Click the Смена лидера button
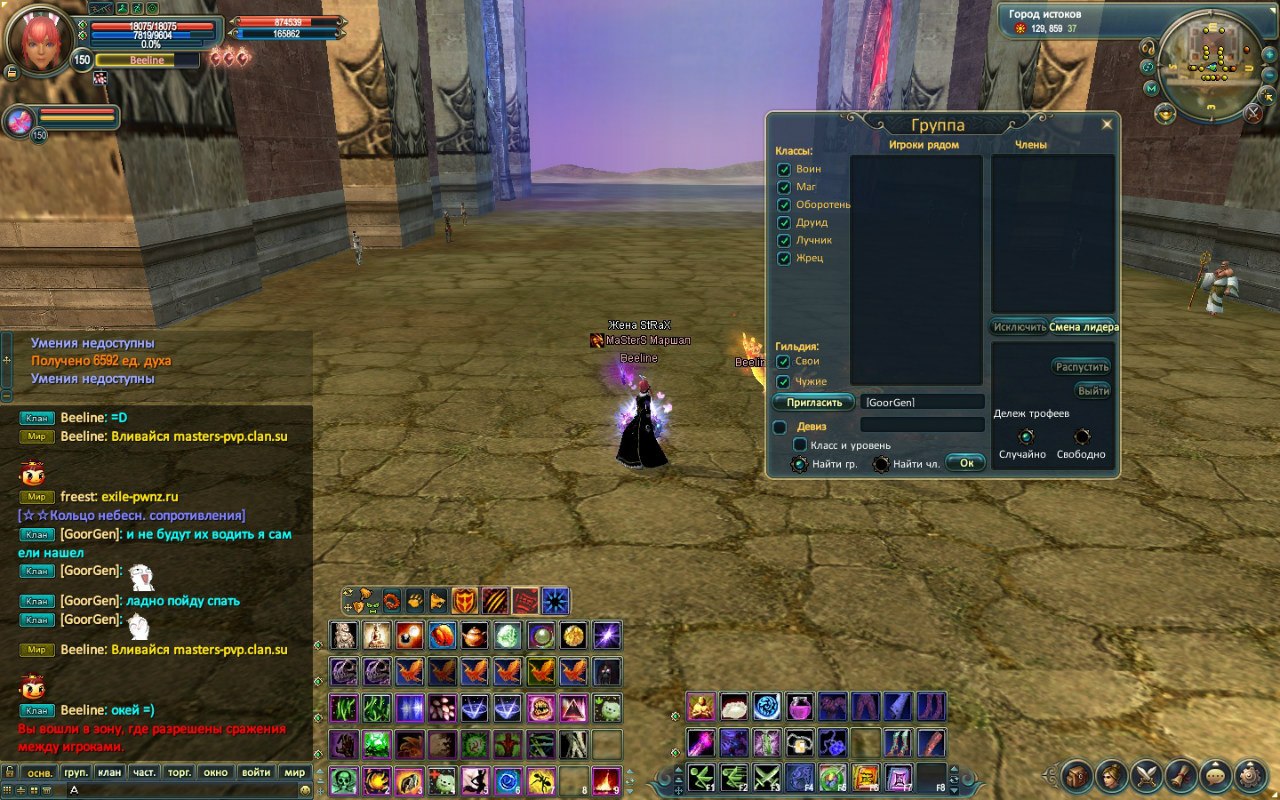The image size is (1280, 800). (1083, 327)
